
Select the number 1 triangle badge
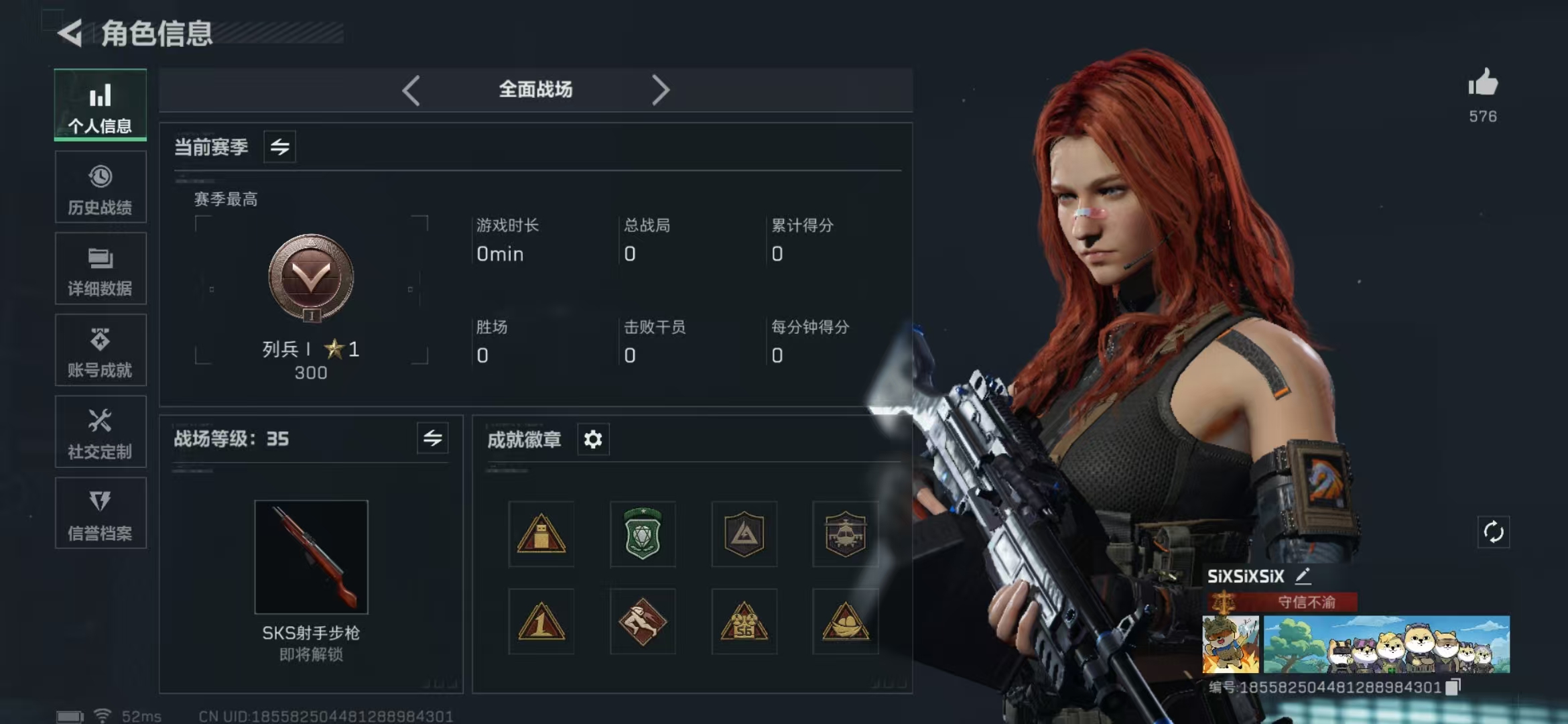(x=541, y=621)
